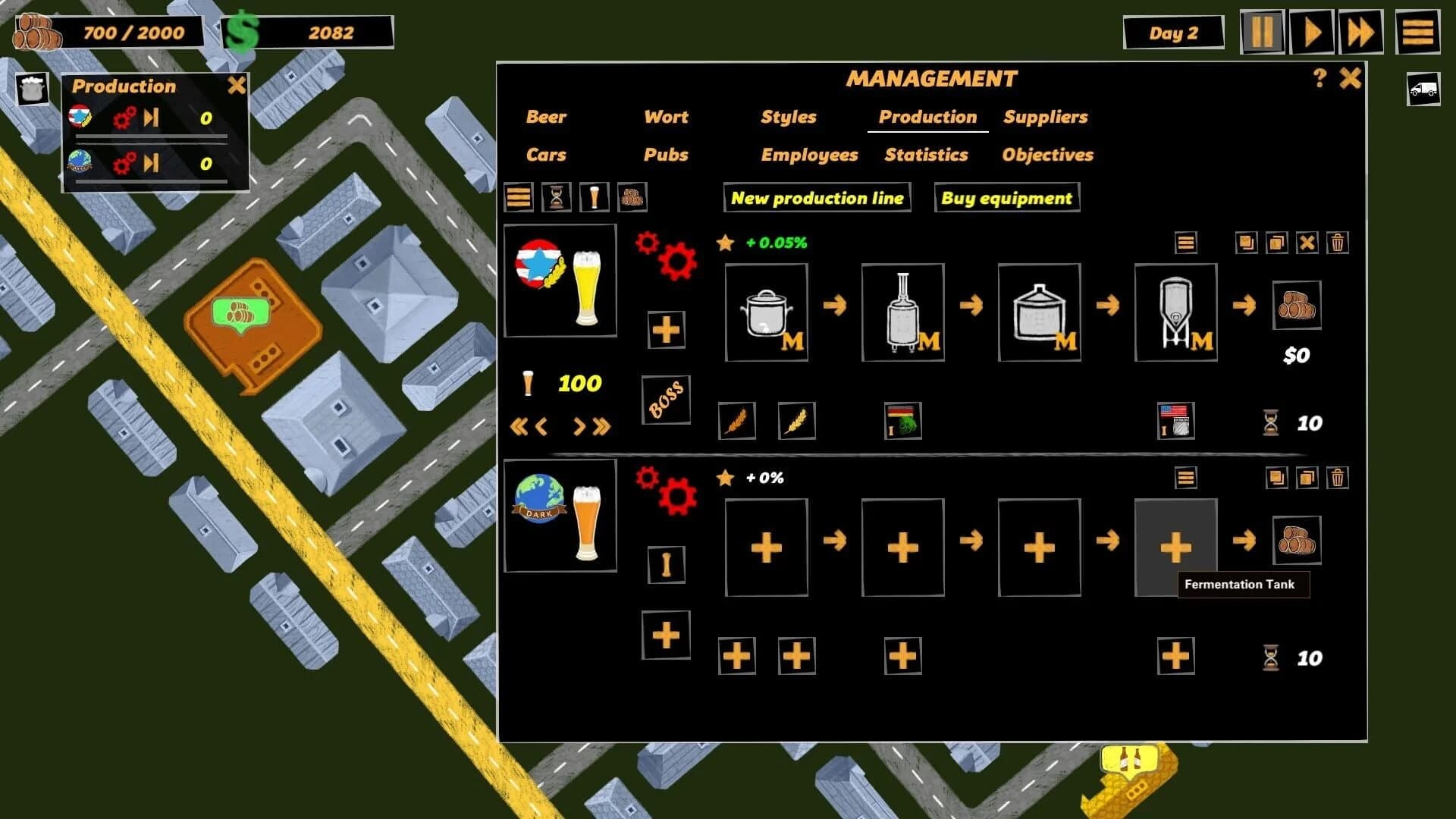The height and width of the screenshot is (819, 1456).
Task: Select the hops ingredient icon on the first line
Action: point(903,421)
